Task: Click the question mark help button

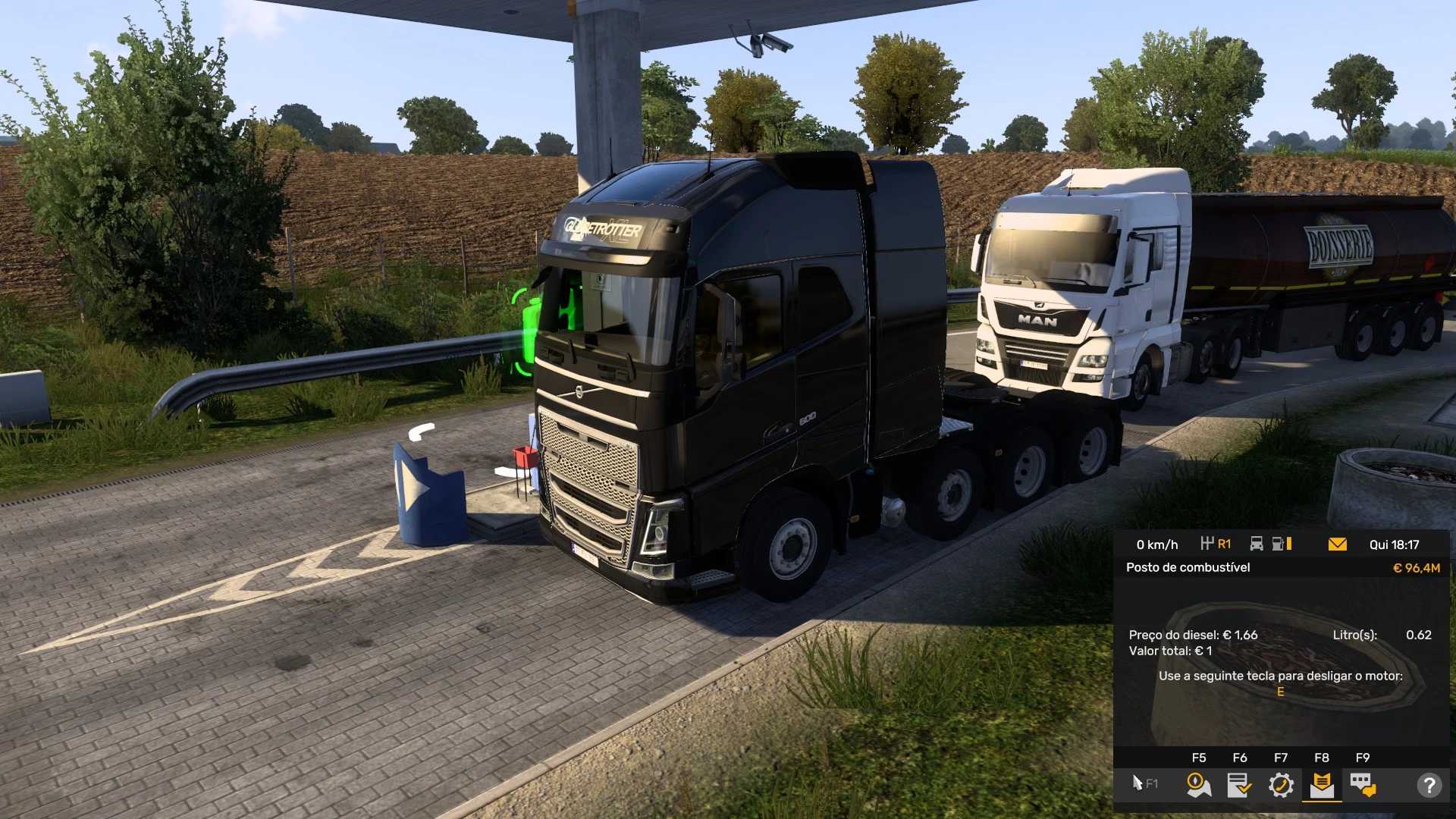Action: (1429, 785)
